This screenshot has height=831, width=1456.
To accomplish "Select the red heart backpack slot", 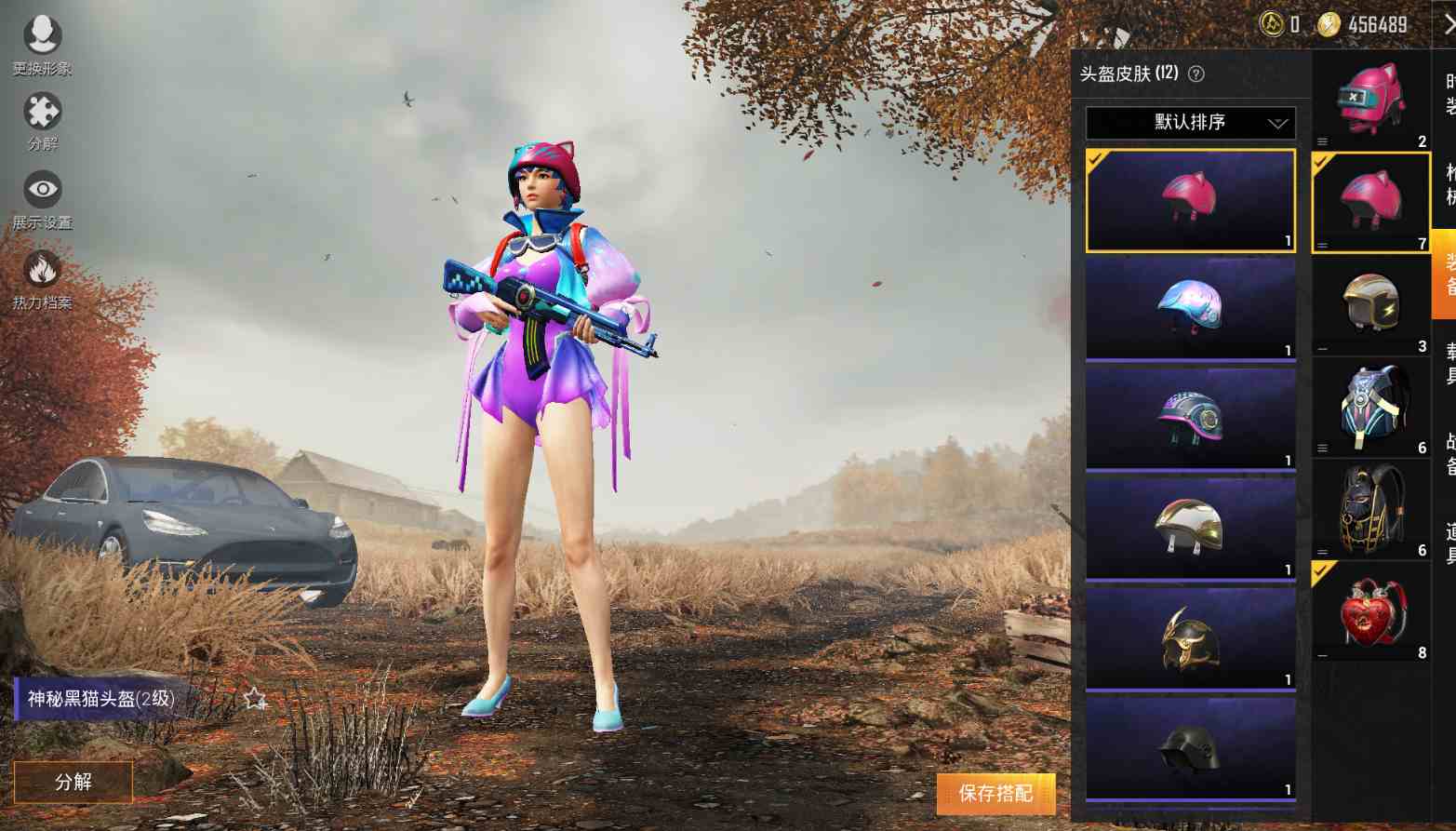I will pyautogui.click(x=1370, y=611).
